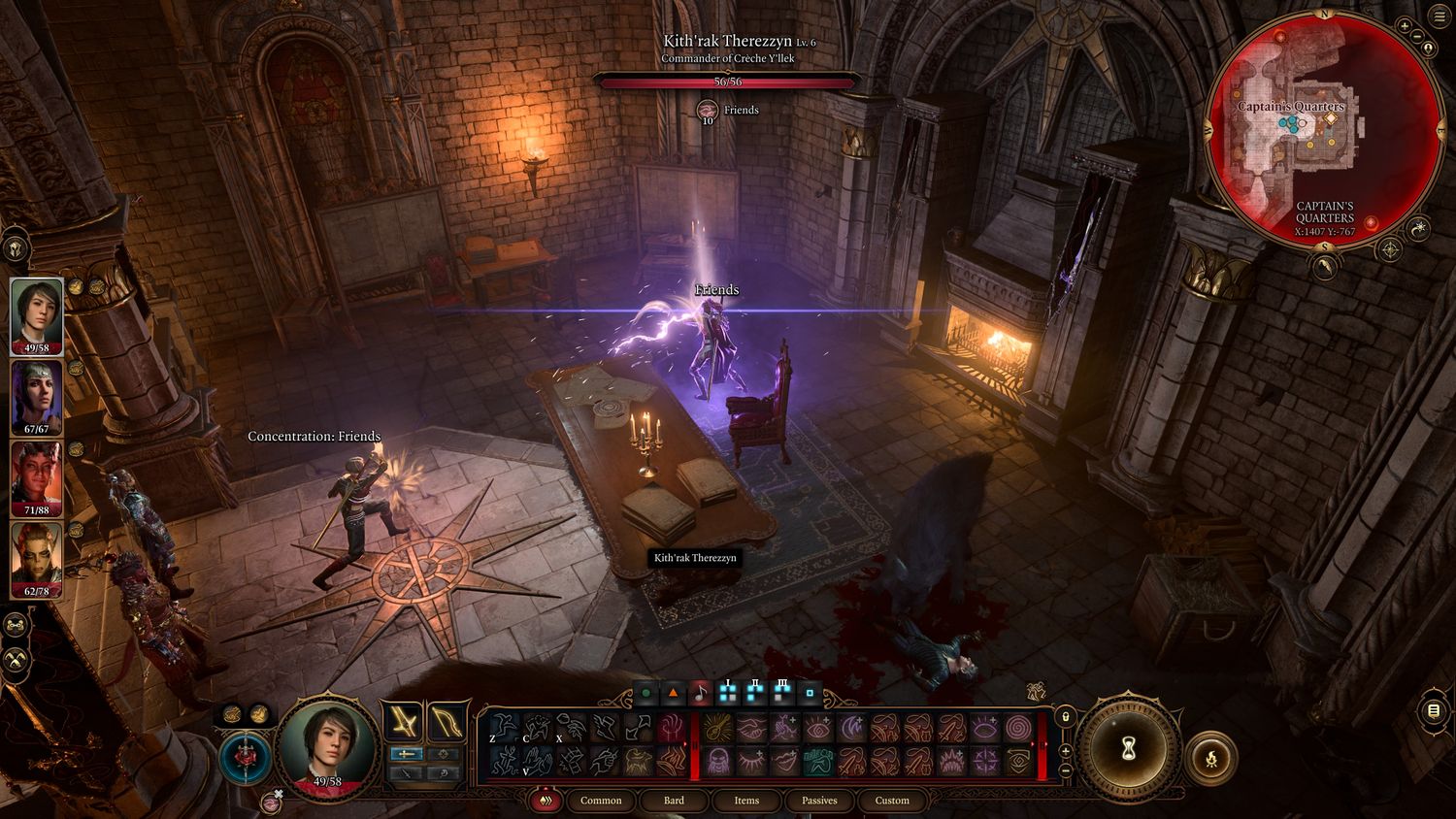Choose the red tiefling portrait with 71/88 HP
This screenshot has height=819, width=1456.
coord(37,478)
